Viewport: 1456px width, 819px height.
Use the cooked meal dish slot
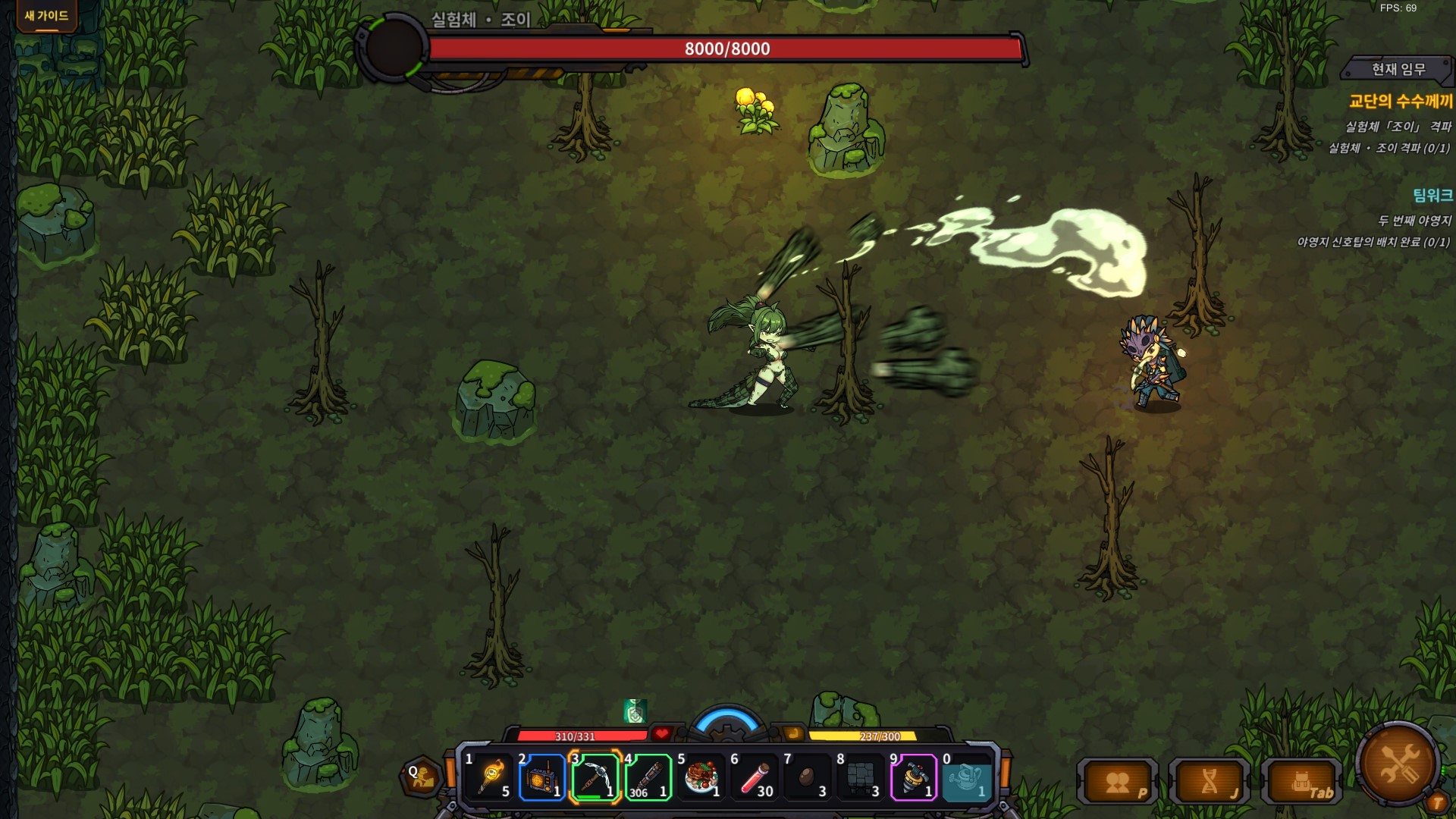[x=701, y=777]
